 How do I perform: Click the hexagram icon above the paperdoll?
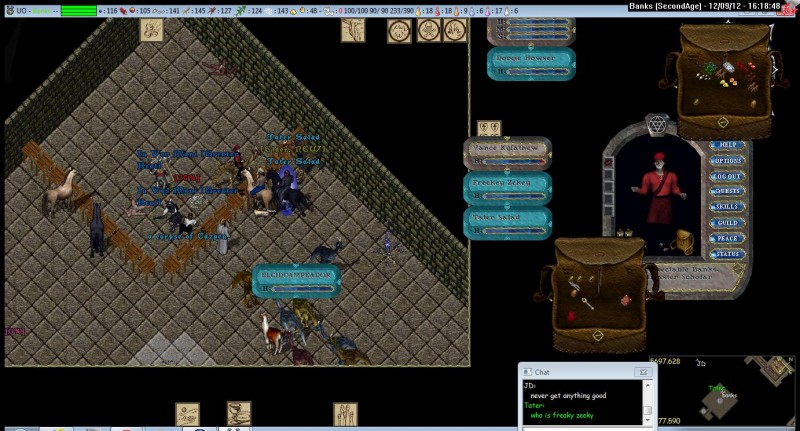pyautogui.click(x=657, y=123)
